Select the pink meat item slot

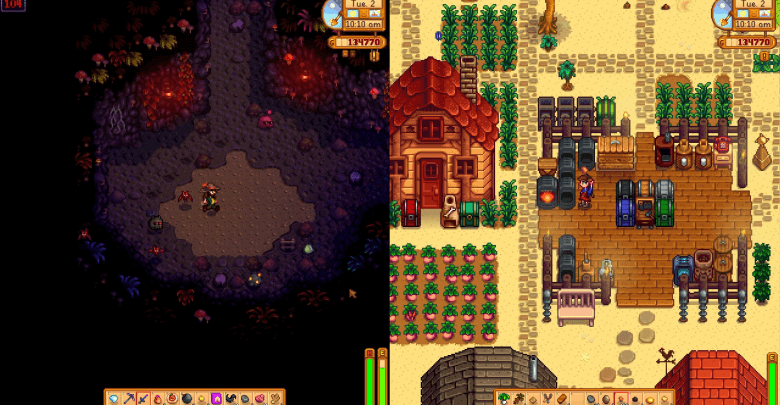click(x=259, y=398)
